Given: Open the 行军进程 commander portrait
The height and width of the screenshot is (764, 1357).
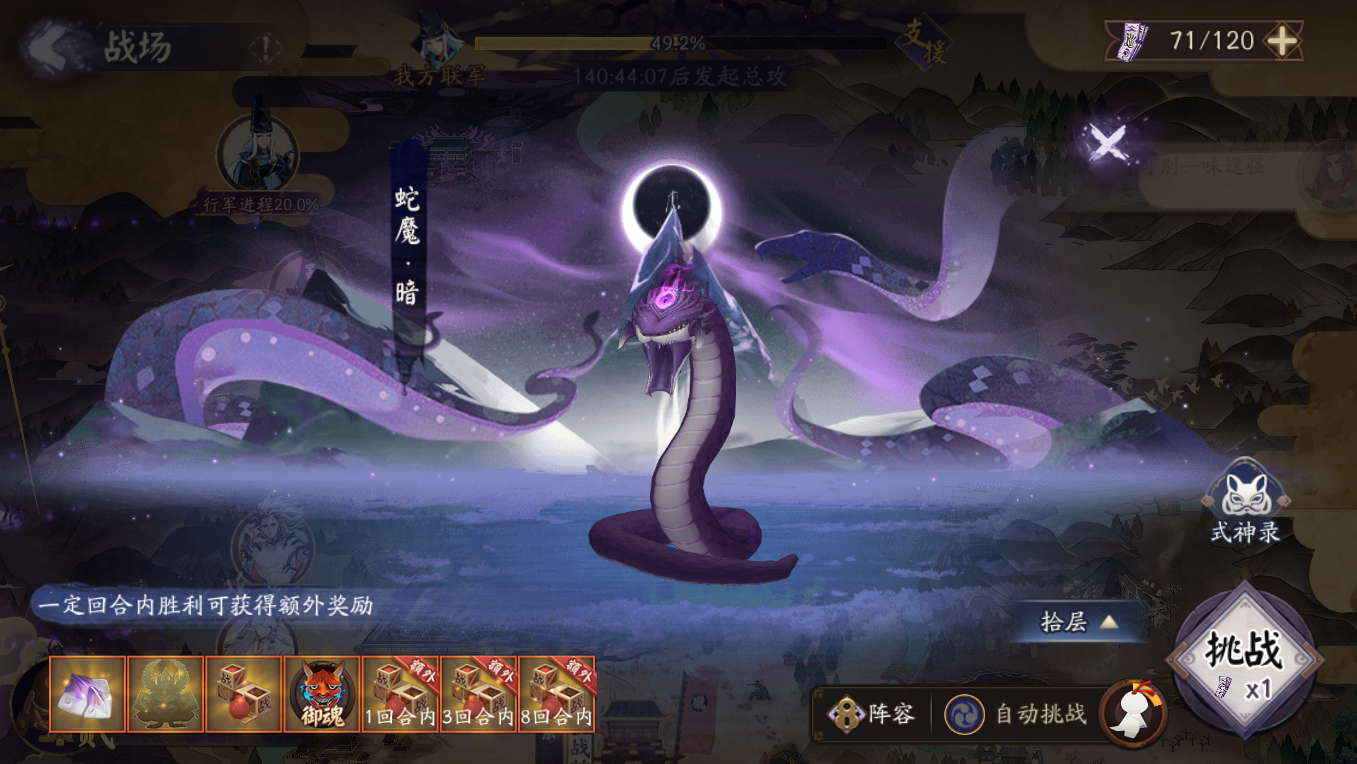Looking at the screenshot, I should tap(258, 155).
